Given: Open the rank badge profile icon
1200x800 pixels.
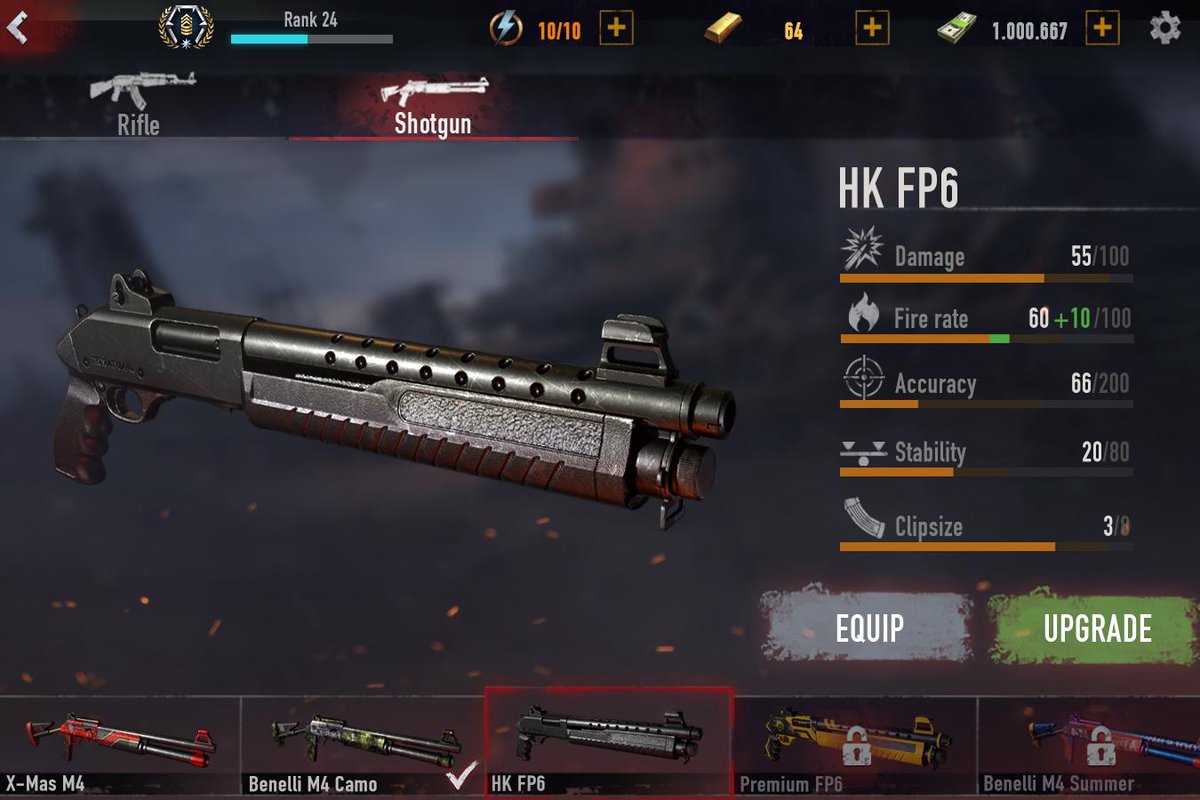Looking at the screenshot, I should pos(186,27).
